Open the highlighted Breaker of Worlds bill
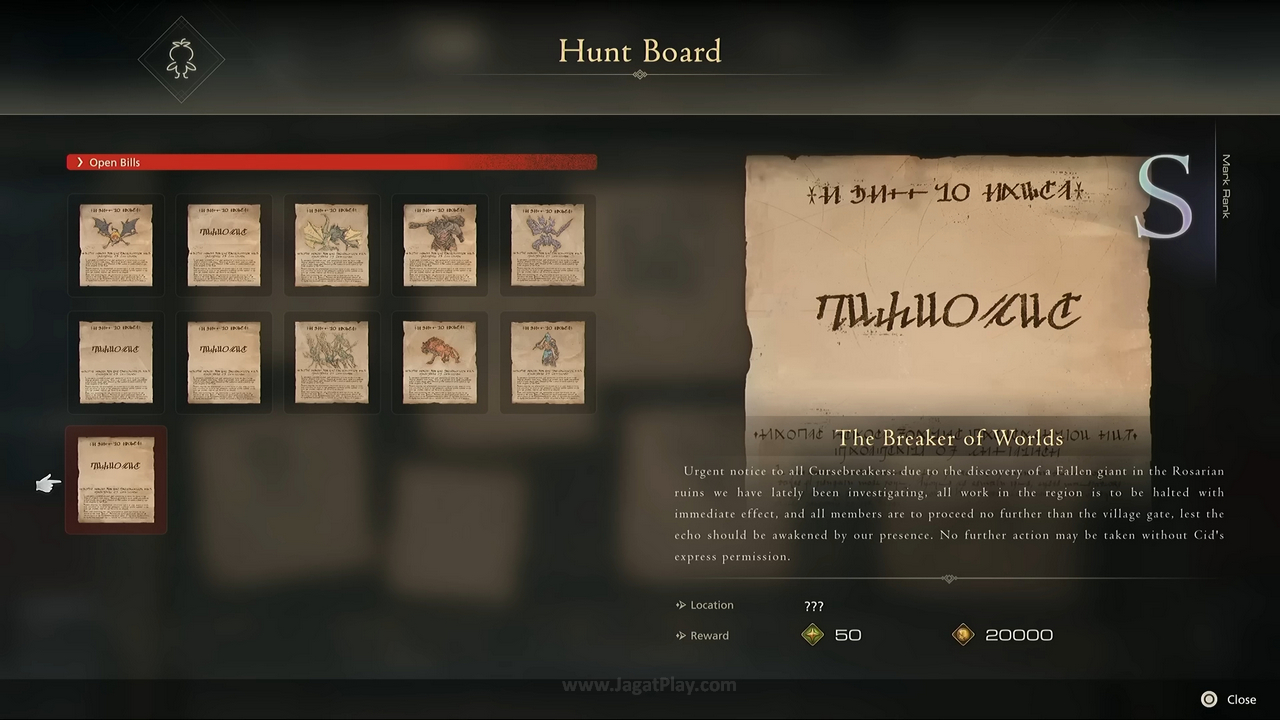The height and width of the screenshot is (720, 1280). [x=116, y=480]
